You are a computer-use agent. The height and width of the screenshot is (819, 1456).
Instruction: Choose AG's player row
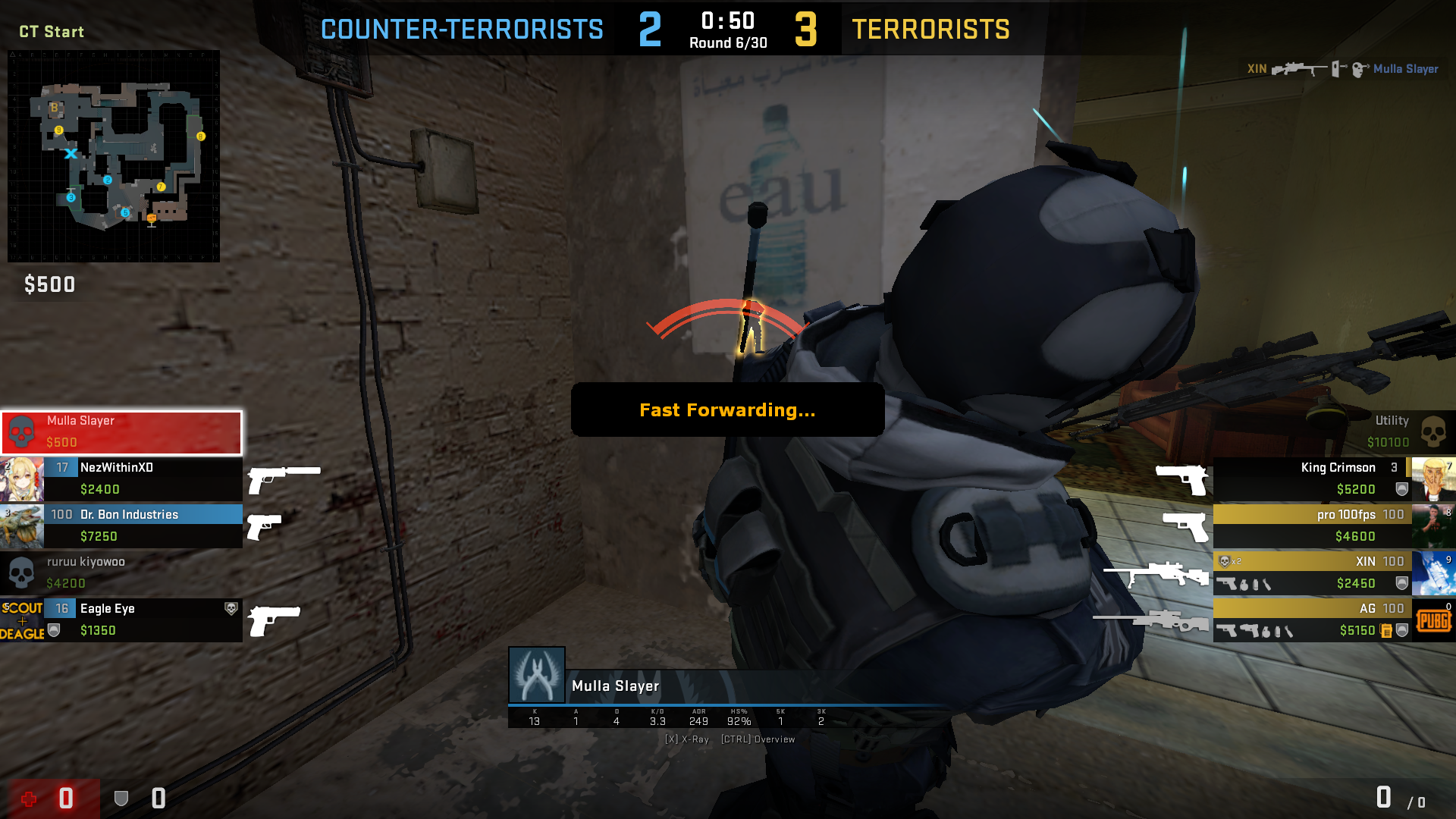point(1312,620)
